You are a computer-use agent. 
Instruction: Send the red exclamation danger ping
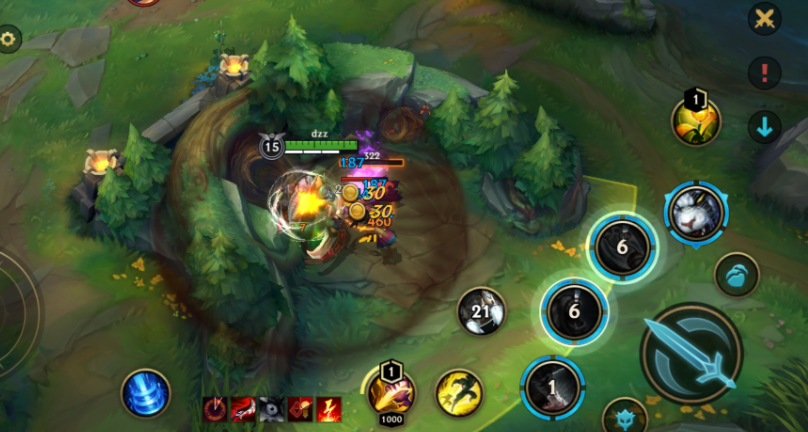click(x=765, y=72)
